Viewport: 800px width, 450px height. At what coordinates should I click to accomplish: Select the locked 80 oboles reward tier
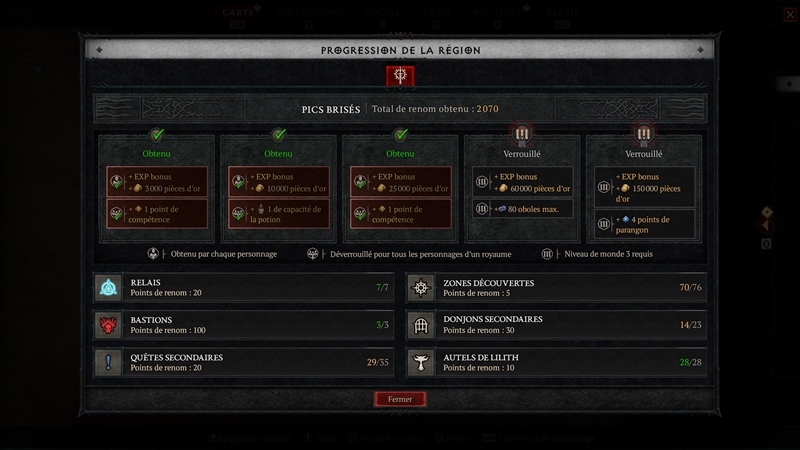(x=522, y=188)
